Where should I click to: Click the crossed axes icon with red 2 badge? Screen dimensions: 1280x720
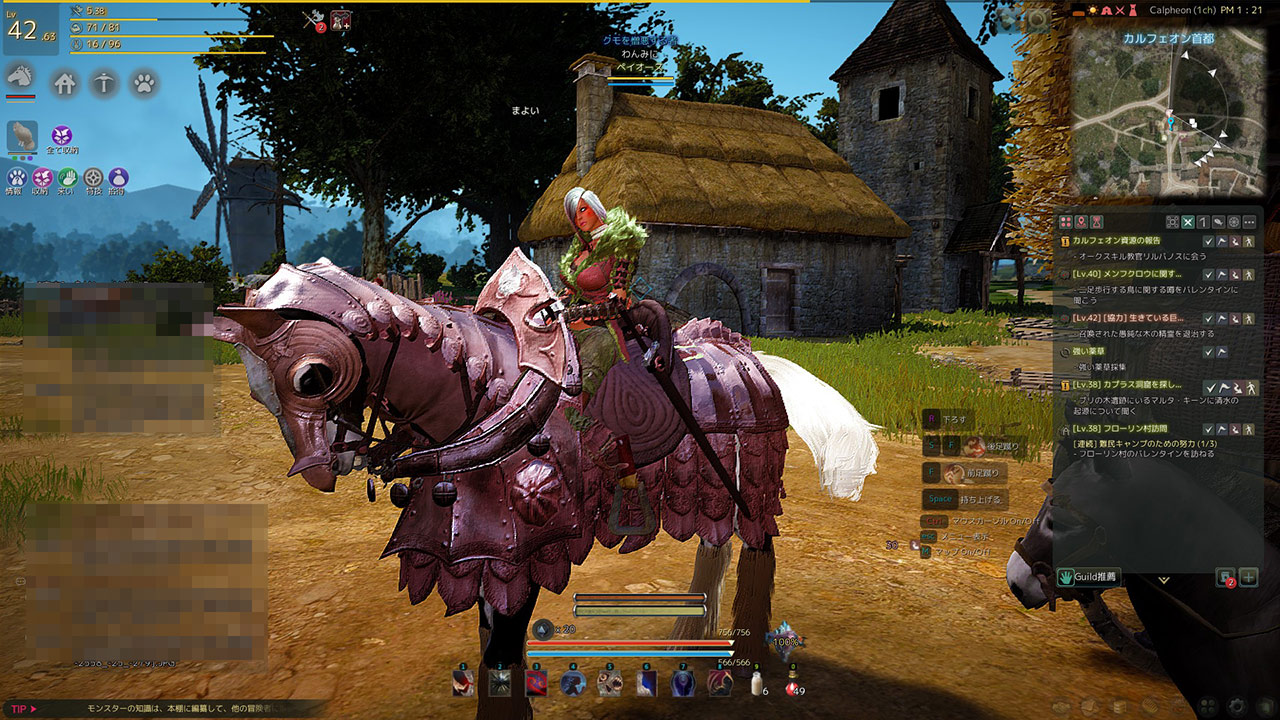point(313,20)
